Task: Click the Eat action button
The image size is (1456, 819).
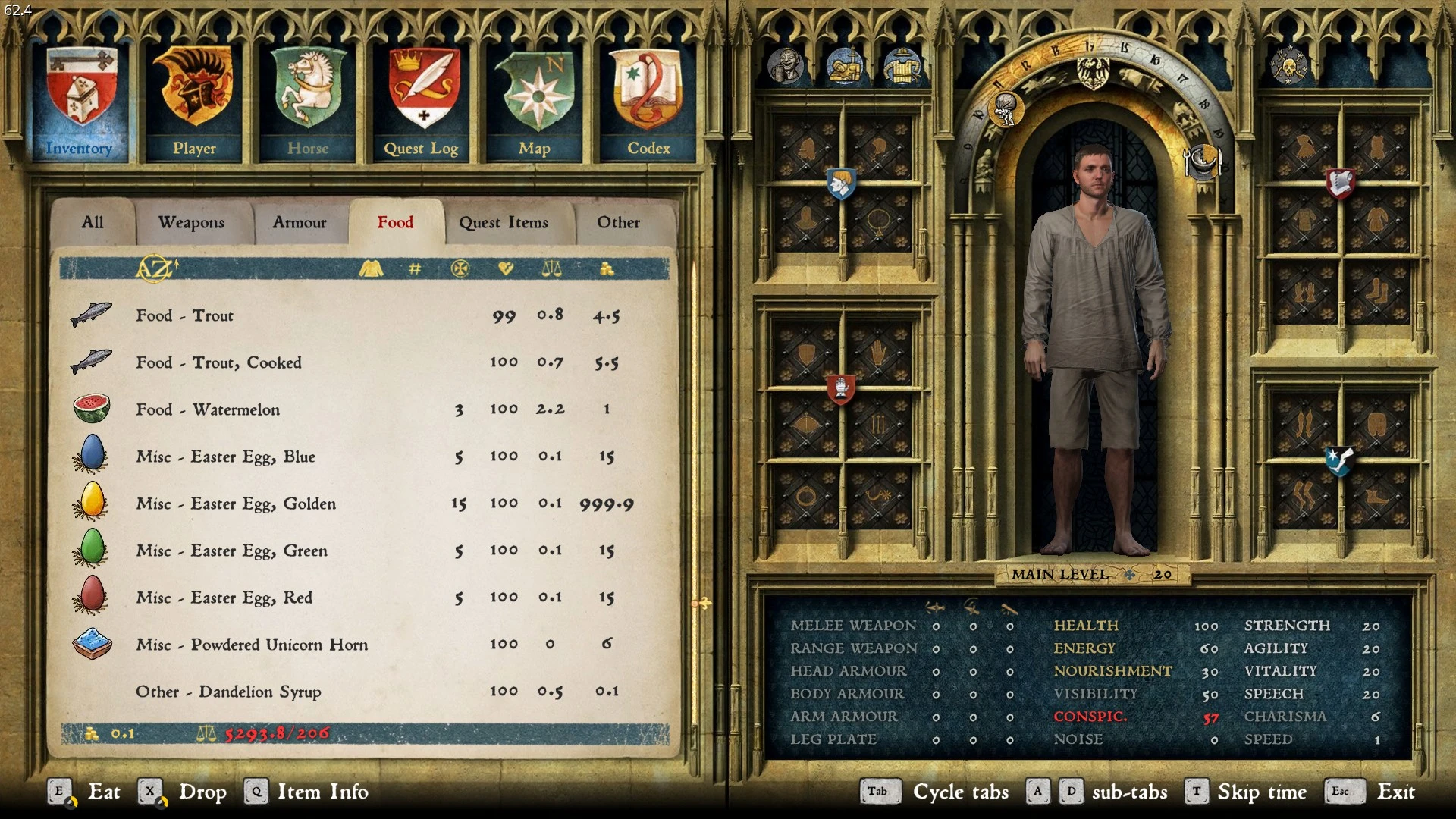Action: pos(104,792)
